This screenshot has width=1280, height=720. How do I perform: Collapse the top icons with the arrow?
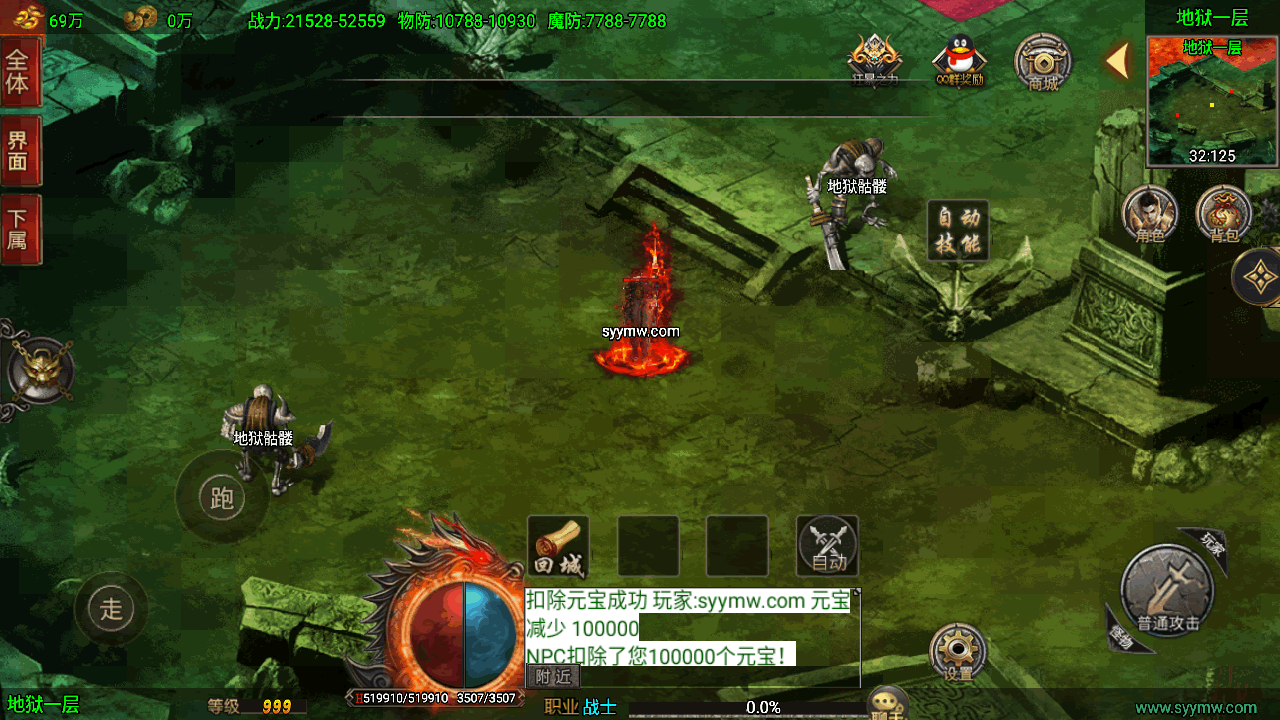[x=1118, y=62]
